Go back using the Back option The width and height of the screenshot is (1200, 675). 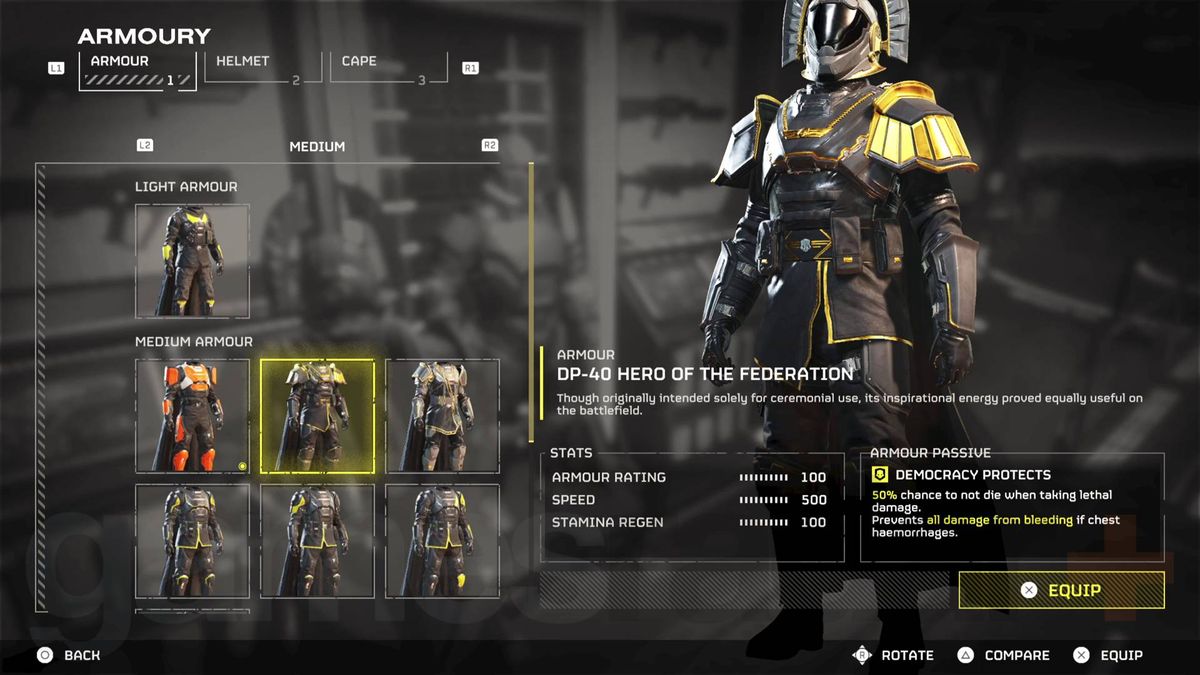tap(70, 655)
